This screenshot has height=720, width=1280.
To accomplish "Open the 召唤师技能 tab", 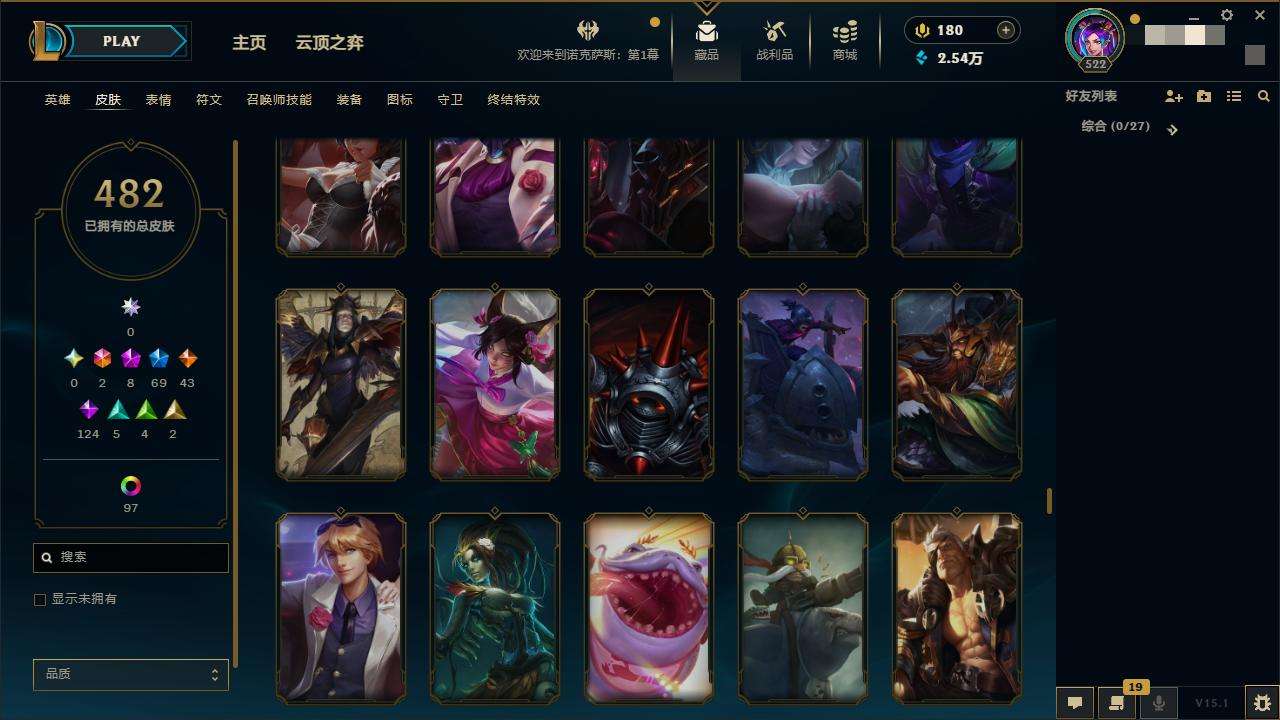I will (x=279, y=100).
